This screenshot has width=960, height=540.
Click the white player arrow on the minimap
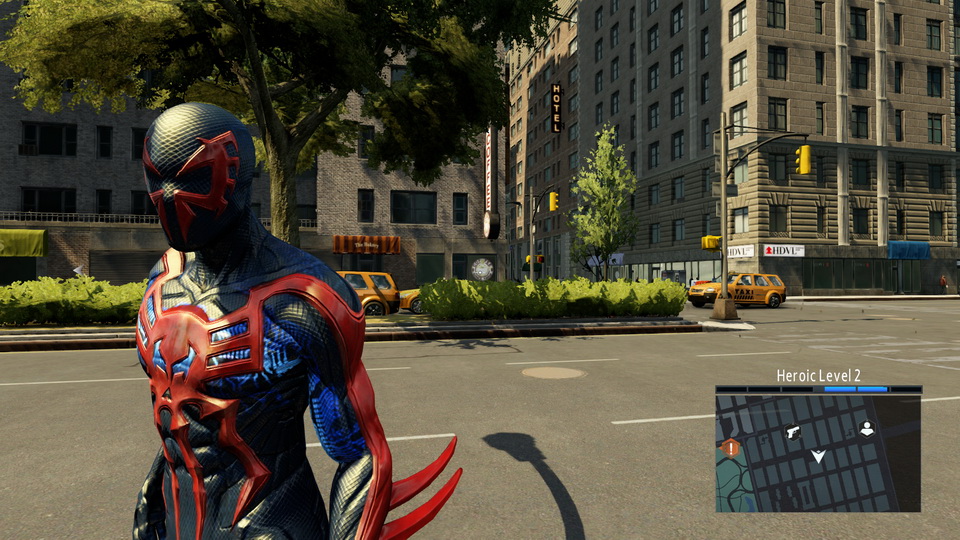(818, 457)
